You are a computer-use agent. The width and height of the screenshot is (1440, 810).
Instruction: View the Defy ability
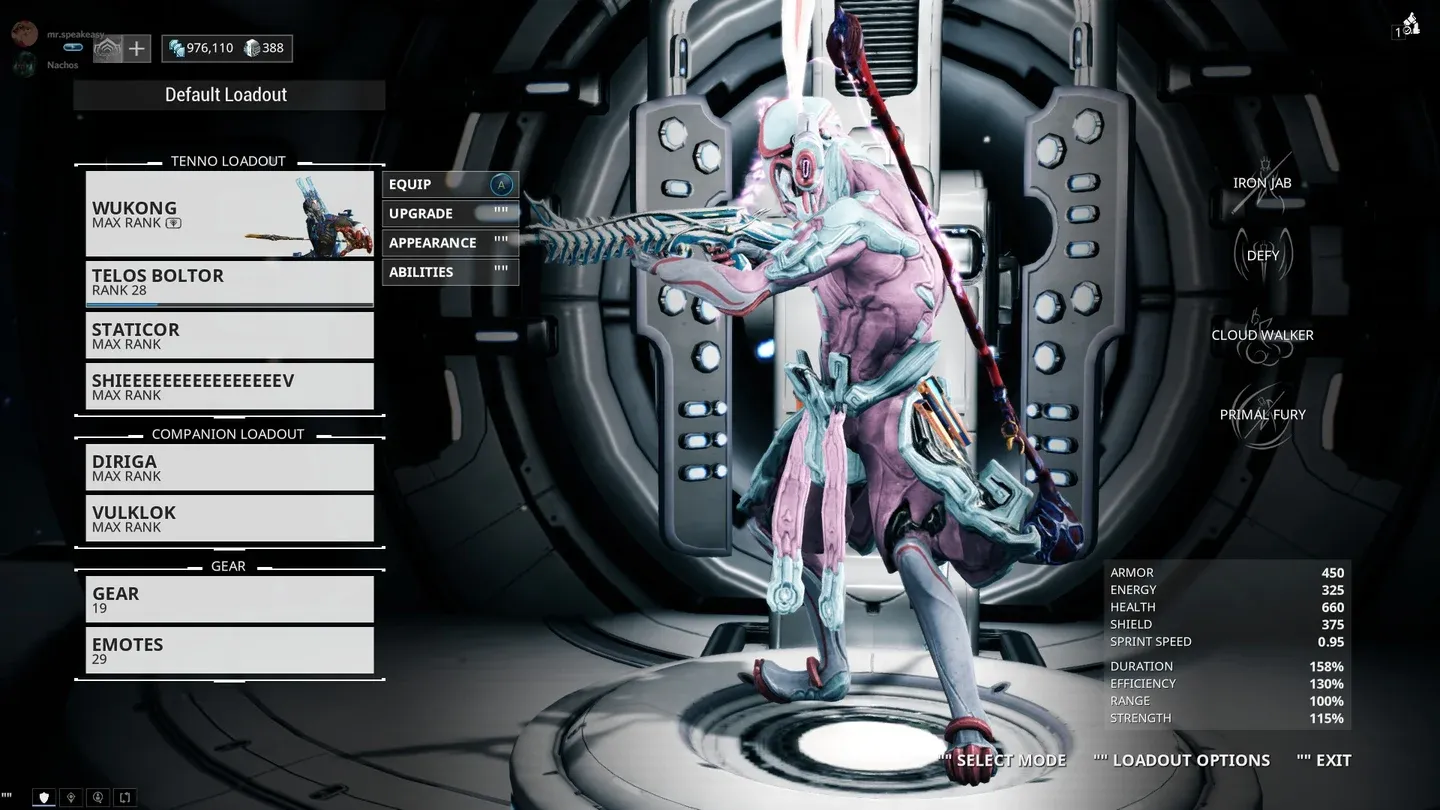click(x=1262, y=255)
